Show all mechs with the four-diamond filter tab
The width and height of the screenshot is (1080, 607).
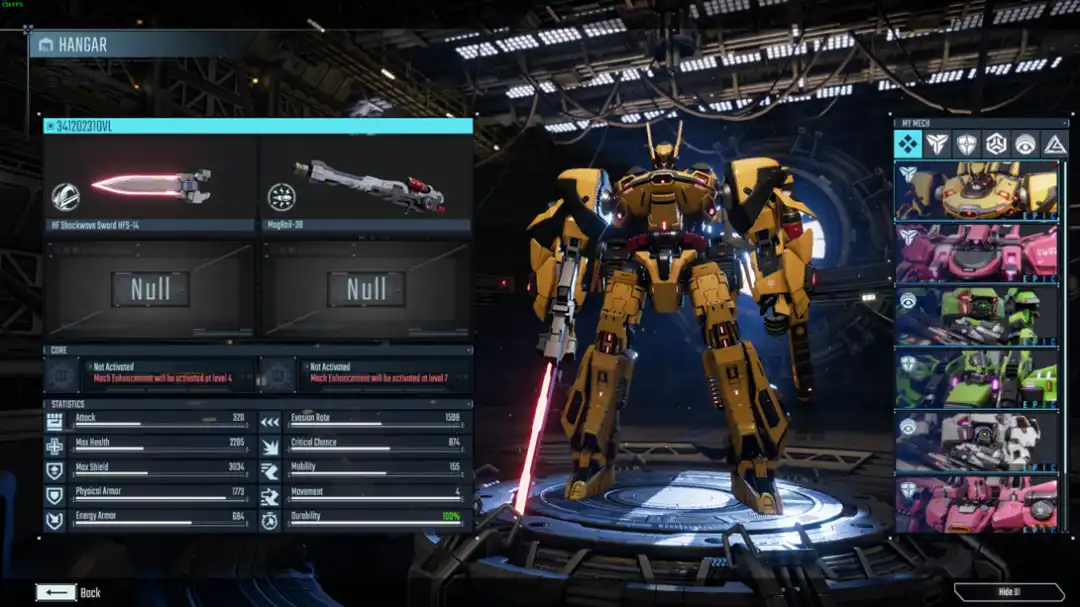point(908,144)
